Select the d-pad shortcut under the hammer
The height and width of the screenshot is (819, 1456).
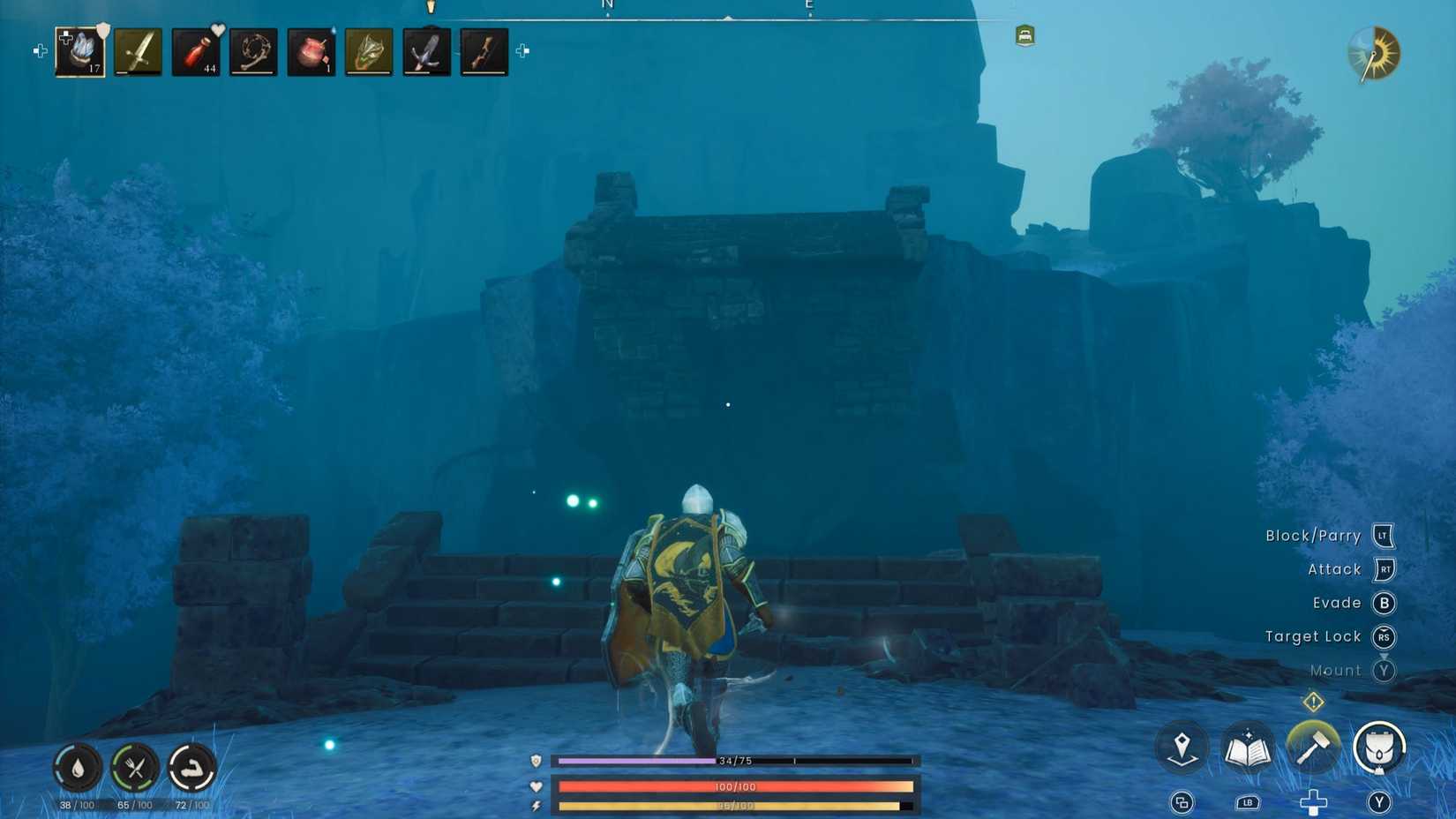tap(1314, 803)
